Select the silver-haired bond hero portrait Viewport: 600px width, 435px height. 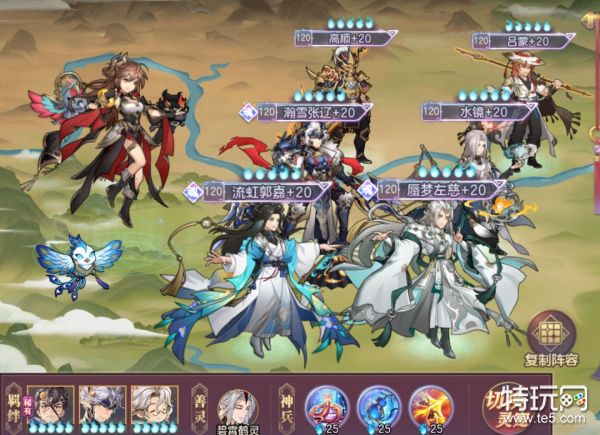click(101, 405)
